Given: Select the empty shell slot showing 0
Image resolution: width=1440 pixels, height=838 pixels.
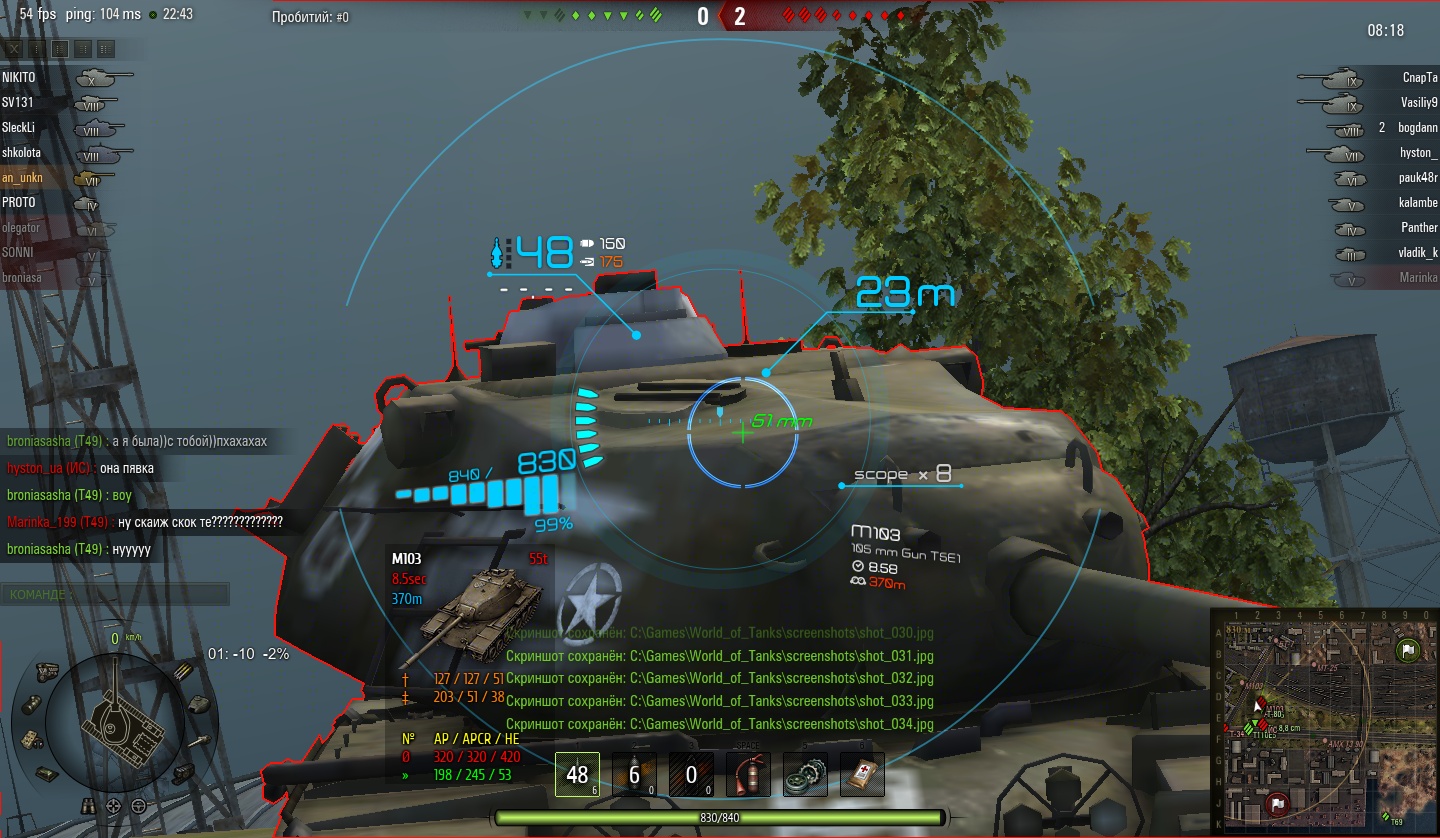Looking at the screenshot, I should click(691, 775).
